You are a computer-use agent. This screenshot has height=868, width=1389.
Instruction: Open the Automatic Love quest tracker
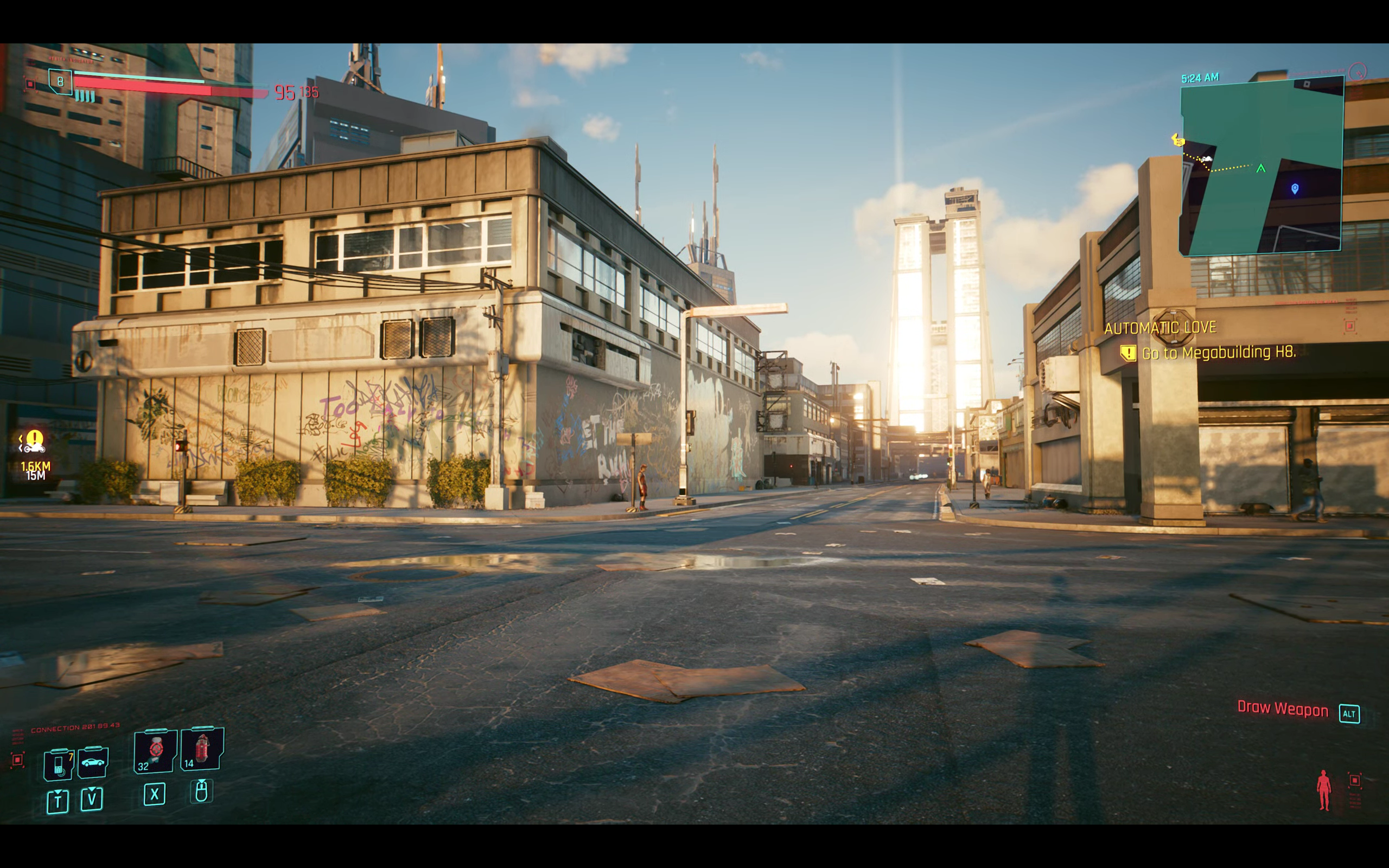[x=1160, y=328]
